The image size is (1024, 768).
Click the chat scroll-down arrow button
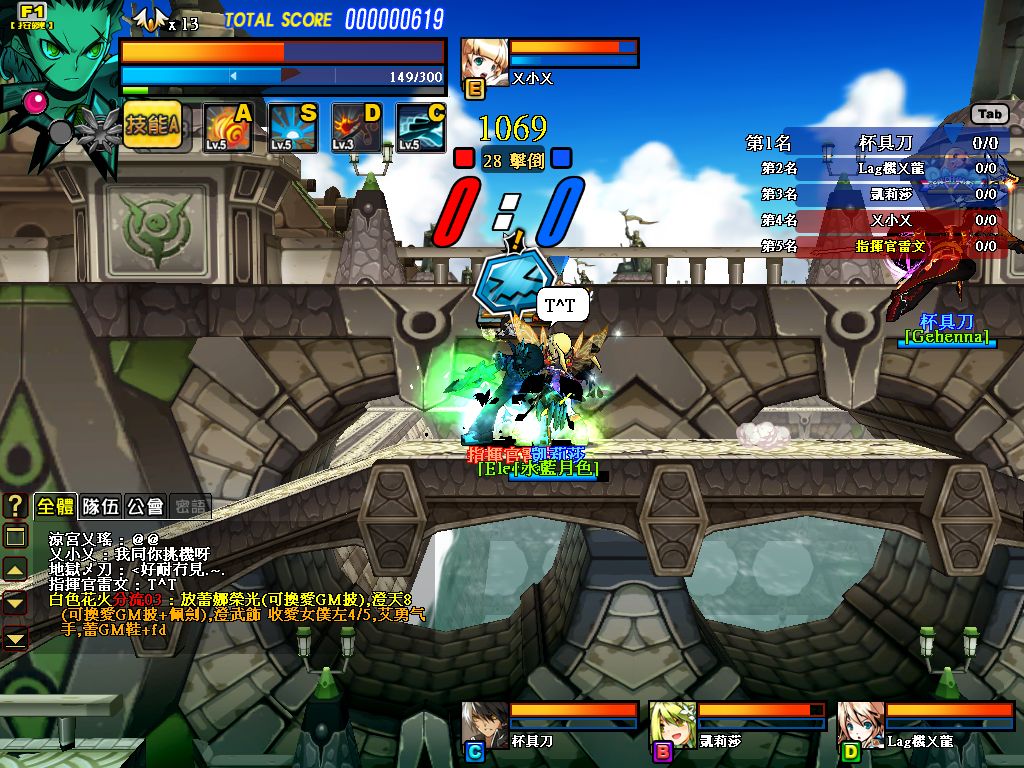pos(16,603)
